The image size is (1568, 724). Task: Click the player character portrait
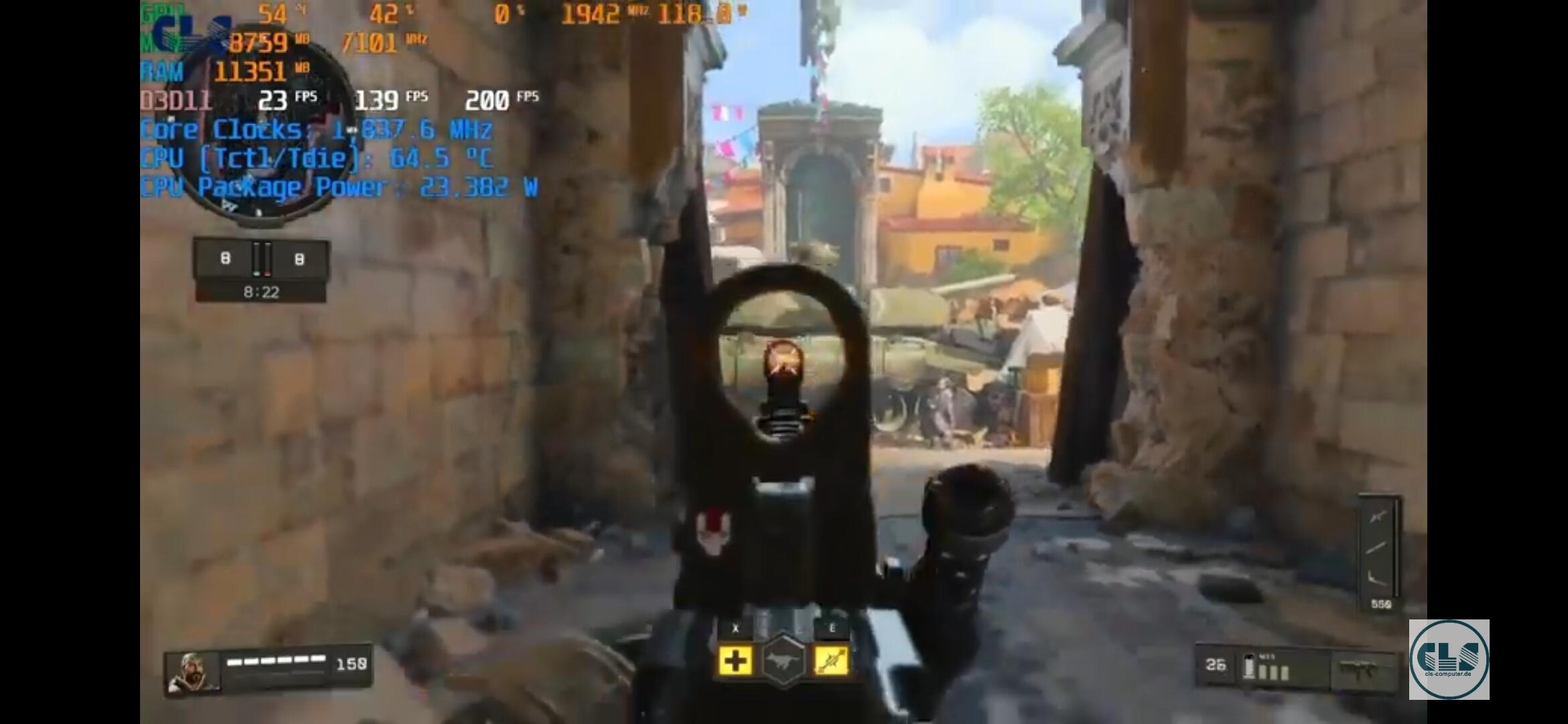point(194,672)
